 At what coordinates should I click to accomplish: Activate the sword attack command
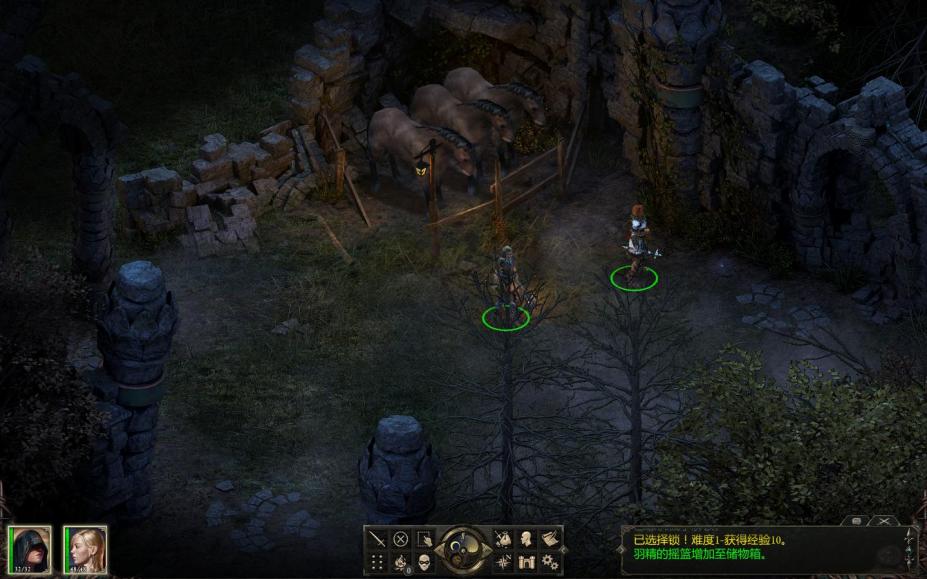click(x=377, y=538)
